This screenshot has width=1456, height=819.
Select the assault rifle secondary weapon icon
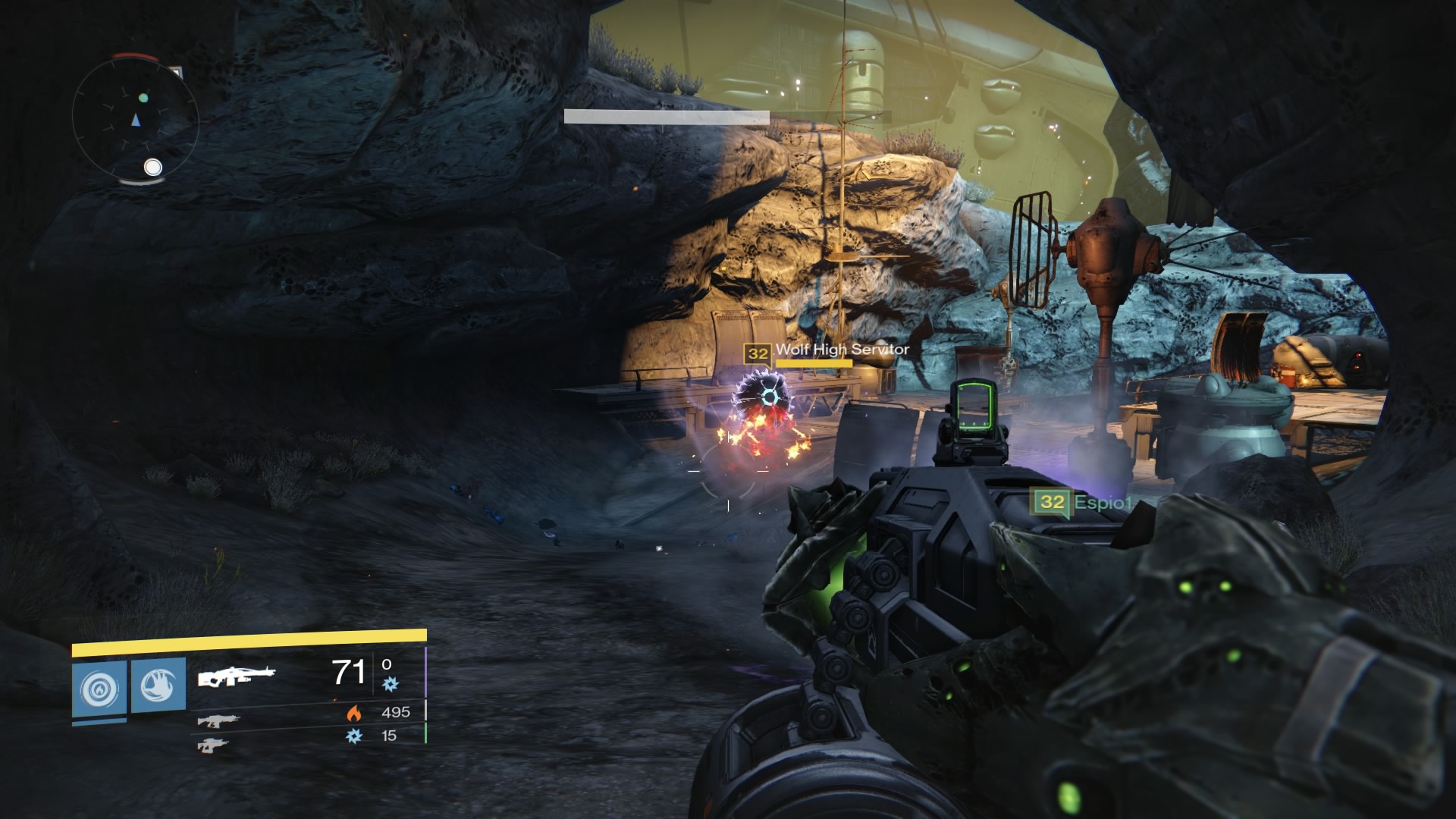(218, 722)
